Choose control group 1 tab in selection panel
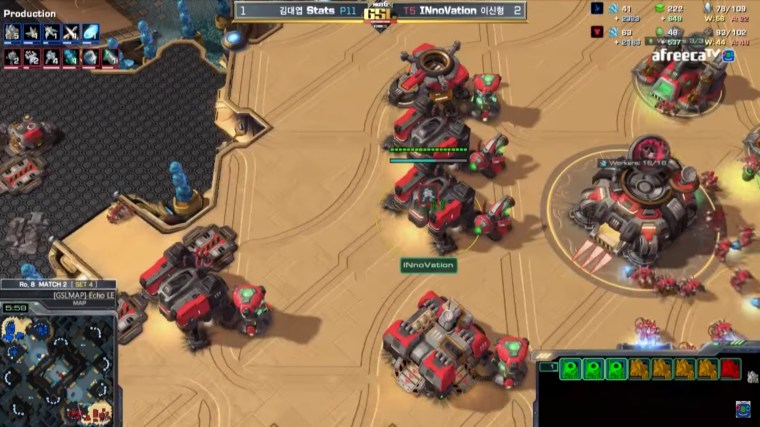The height and width of the screenshot is (427, 760). (546, 367)
